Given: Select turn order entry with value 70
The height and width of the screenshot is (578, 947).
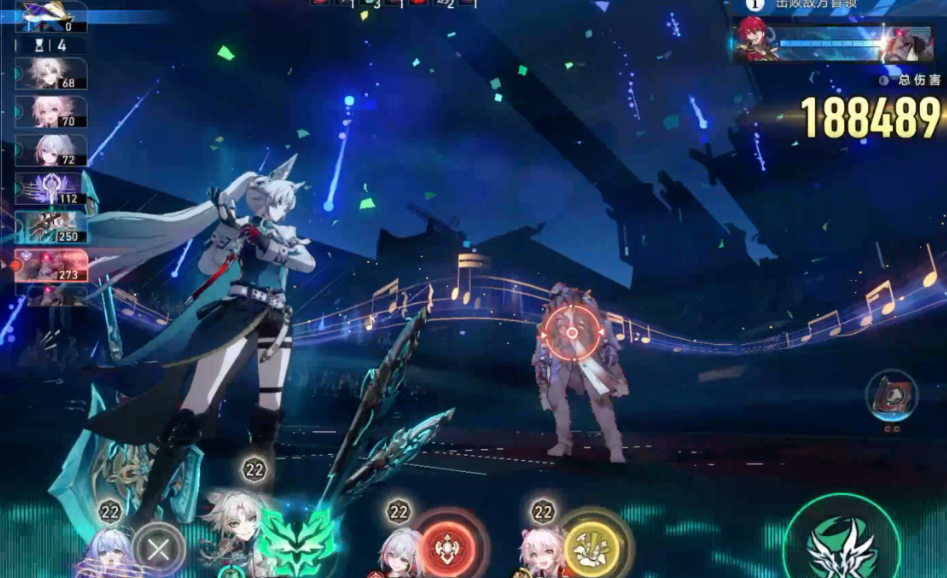Looking at the screenshot, I should point(50,112).
